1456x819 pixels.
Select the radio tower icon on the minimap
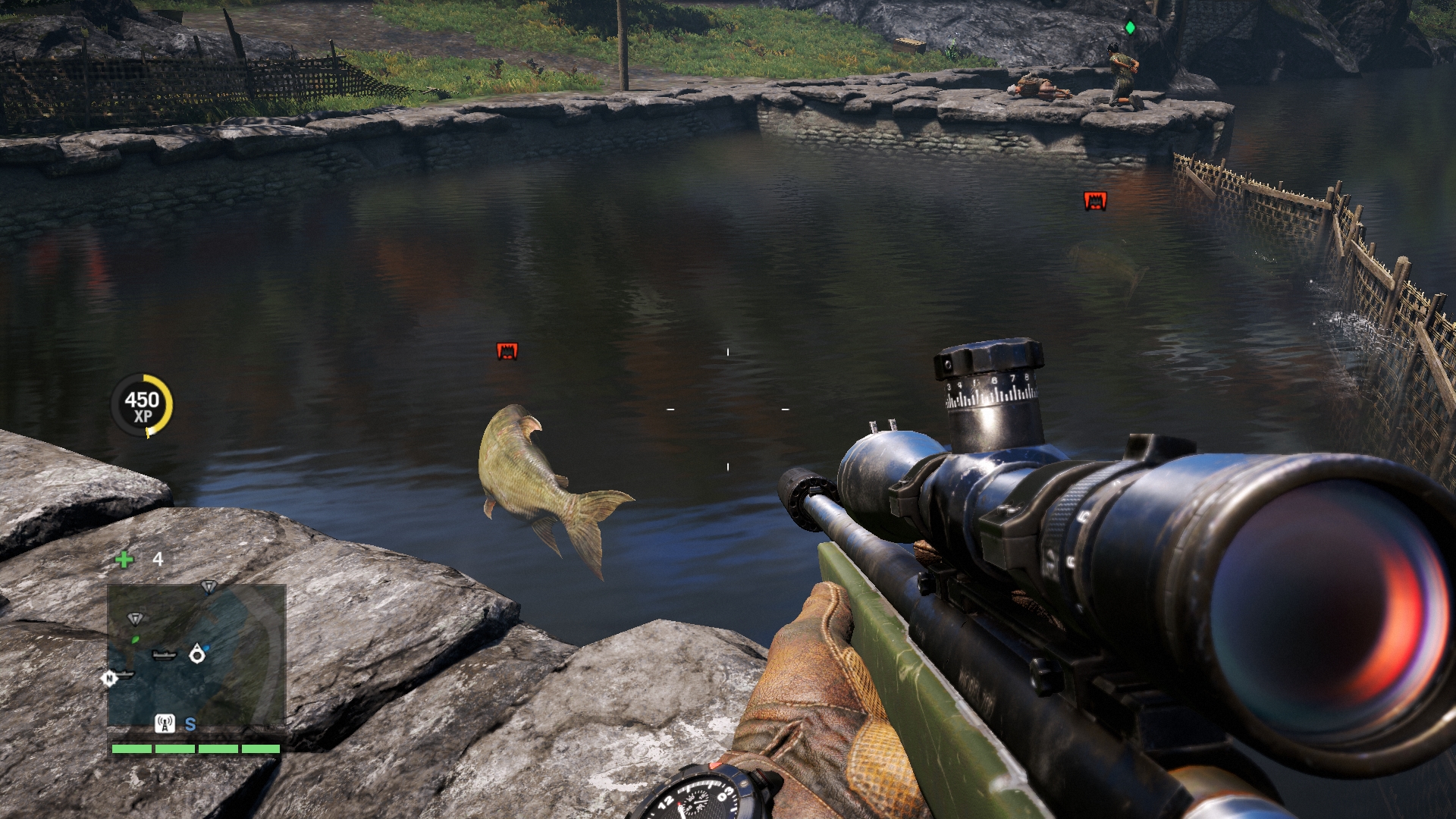click(165, 723)
